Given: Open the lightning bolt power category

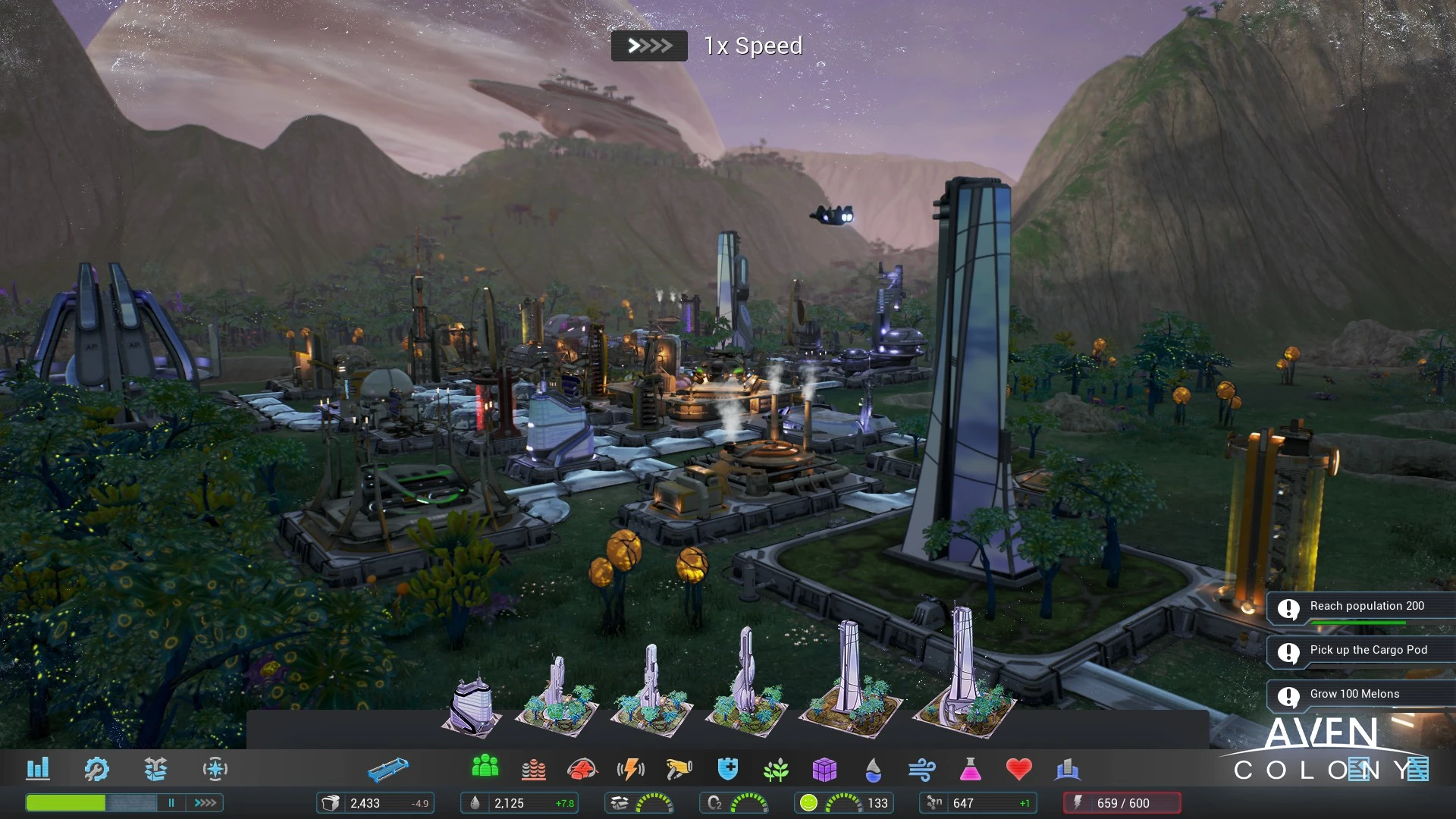Looking at the screenshot, I should [x=631, y=770].
